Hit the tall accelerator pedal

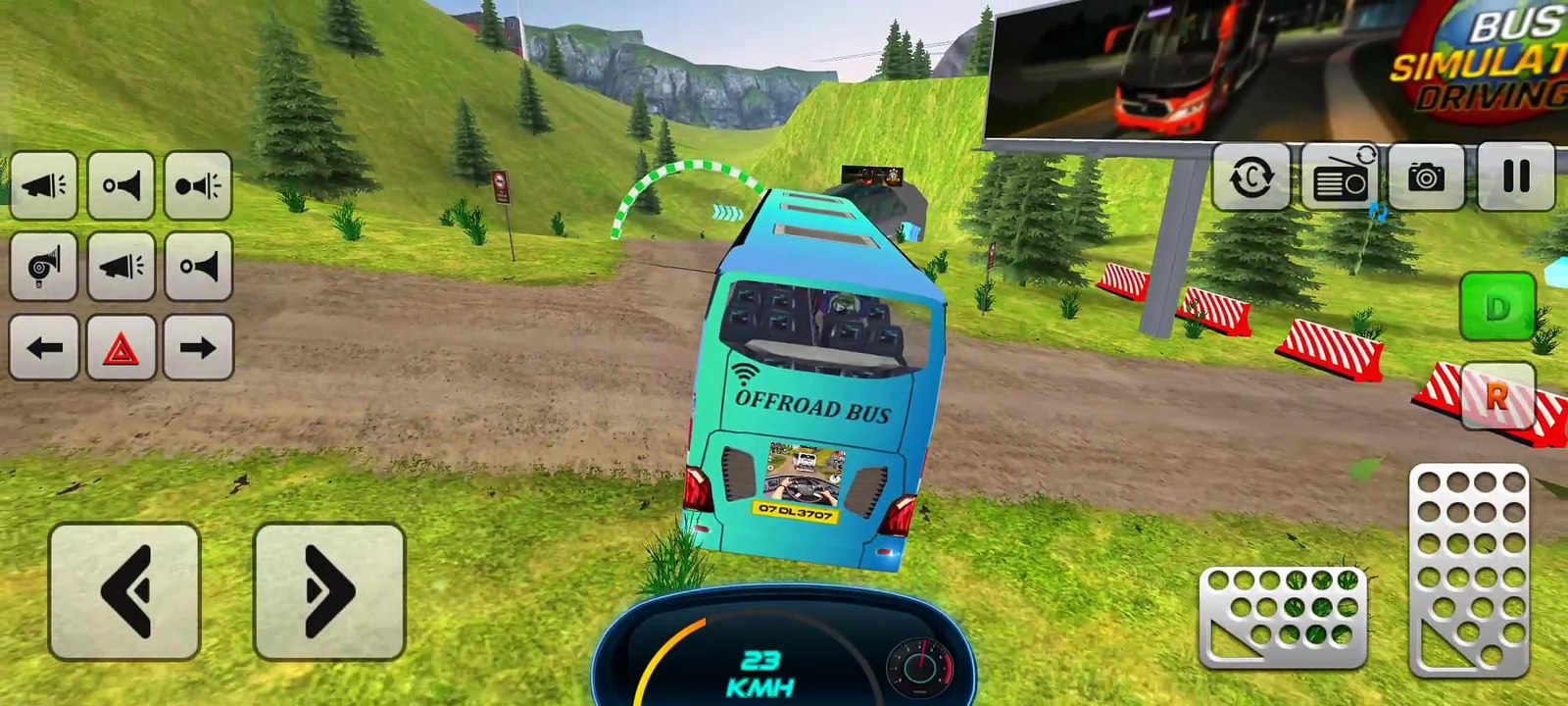point(1470,571)
